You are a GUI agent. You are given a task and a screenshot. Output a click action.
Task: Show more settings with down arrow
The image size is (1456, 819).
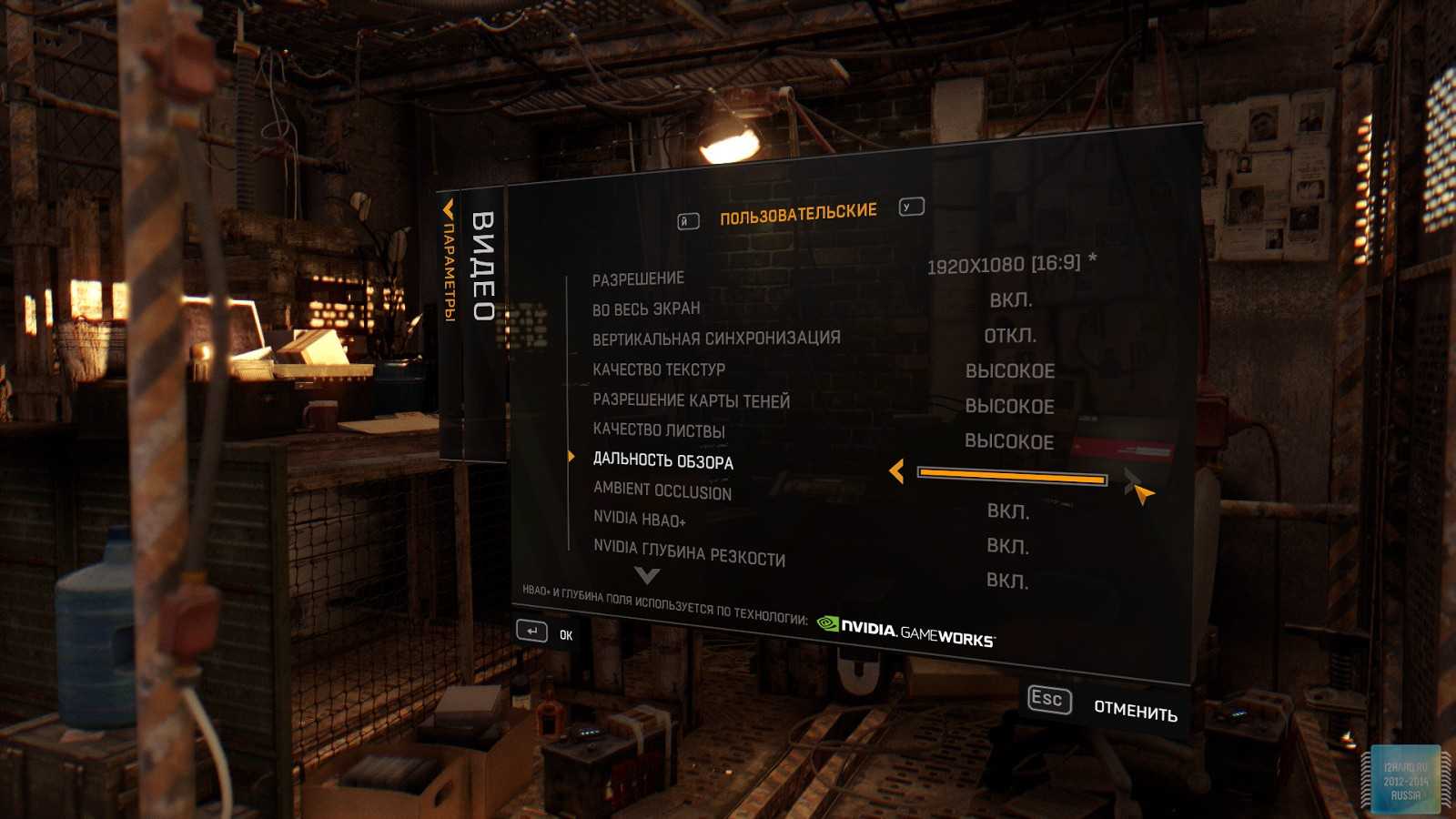647,575
